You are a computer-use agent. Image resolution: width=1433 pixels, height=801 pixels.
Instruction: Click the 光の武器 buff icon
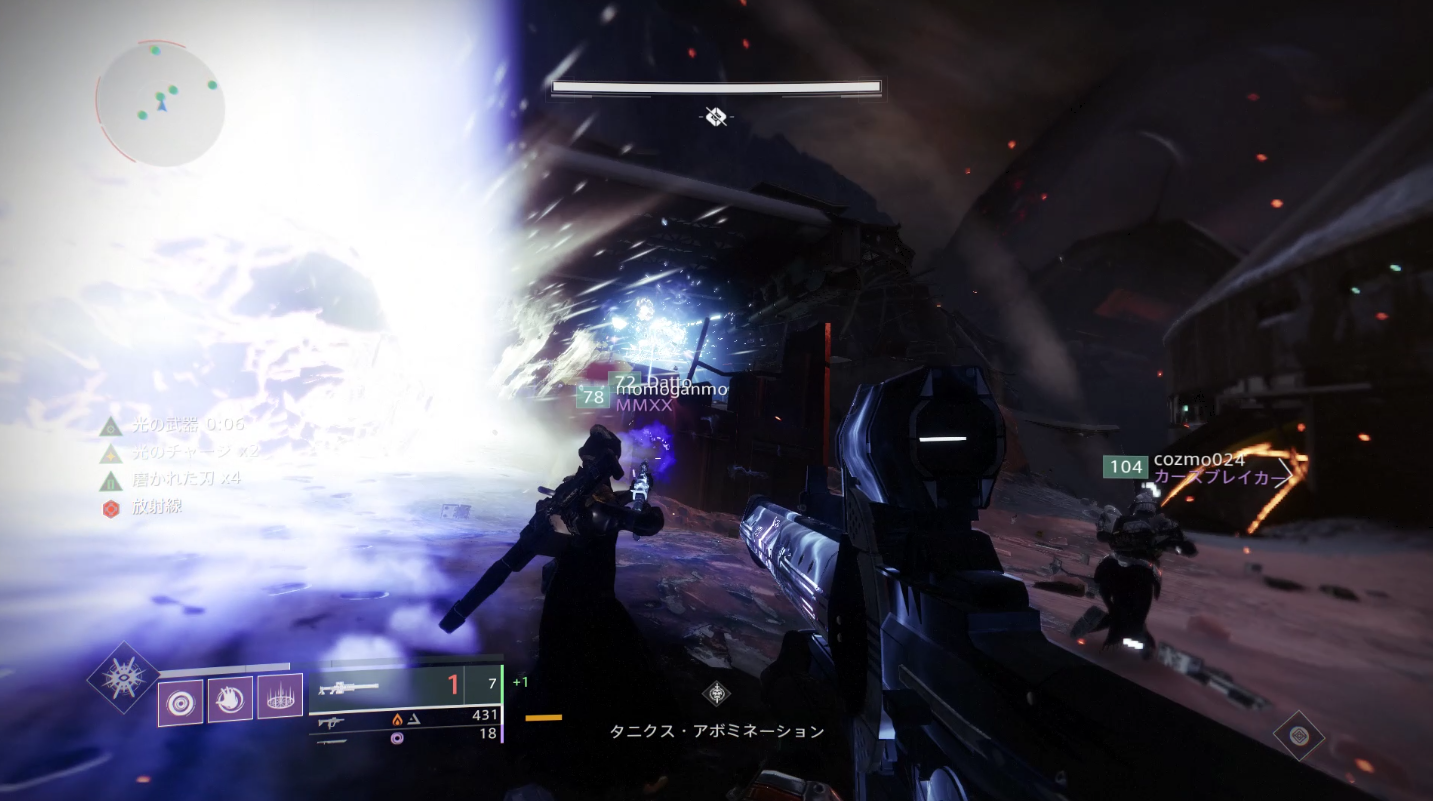point(111,426)
